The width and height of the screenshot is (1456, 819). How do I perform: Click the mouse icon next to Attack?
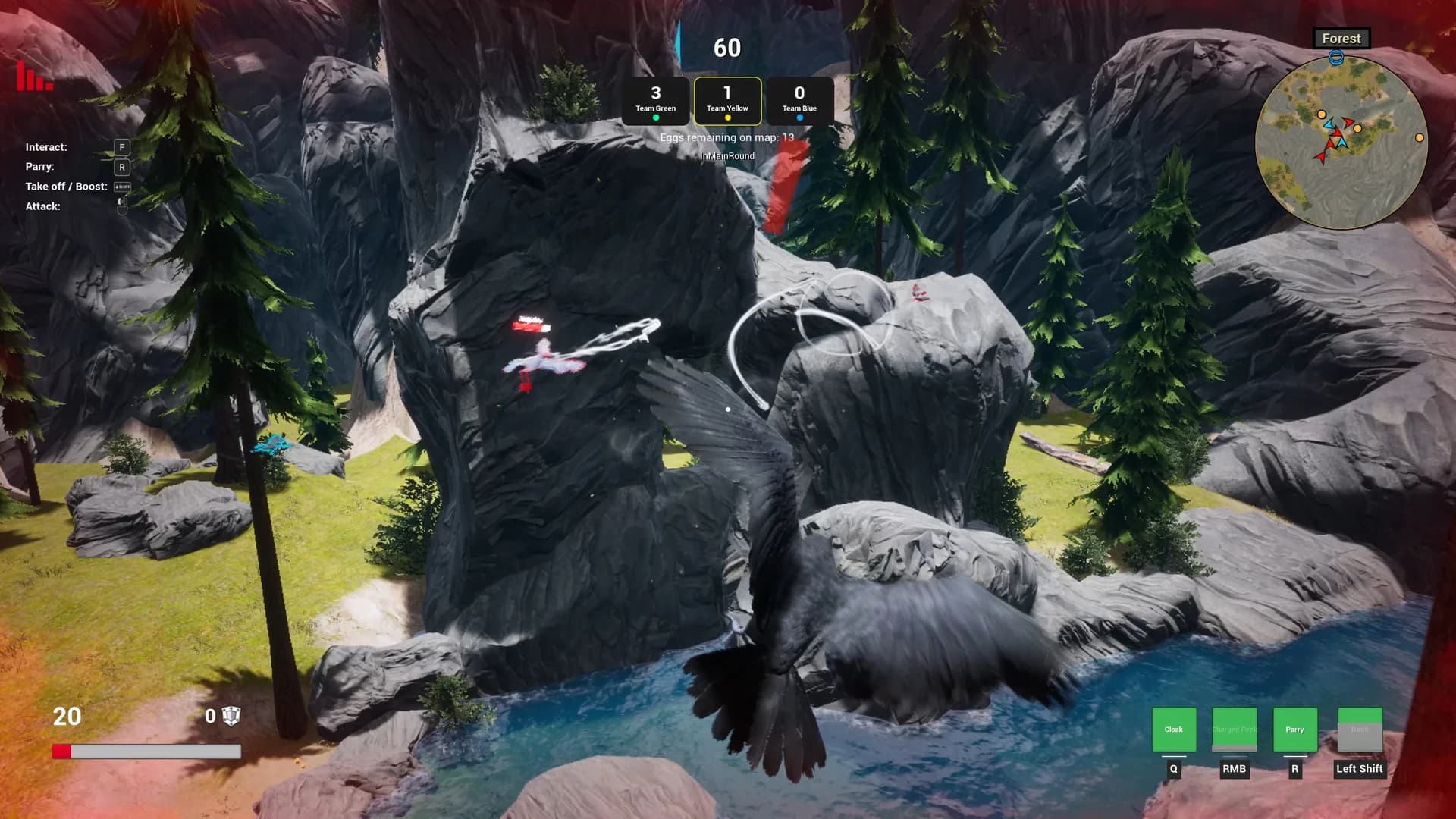[121, 204]
